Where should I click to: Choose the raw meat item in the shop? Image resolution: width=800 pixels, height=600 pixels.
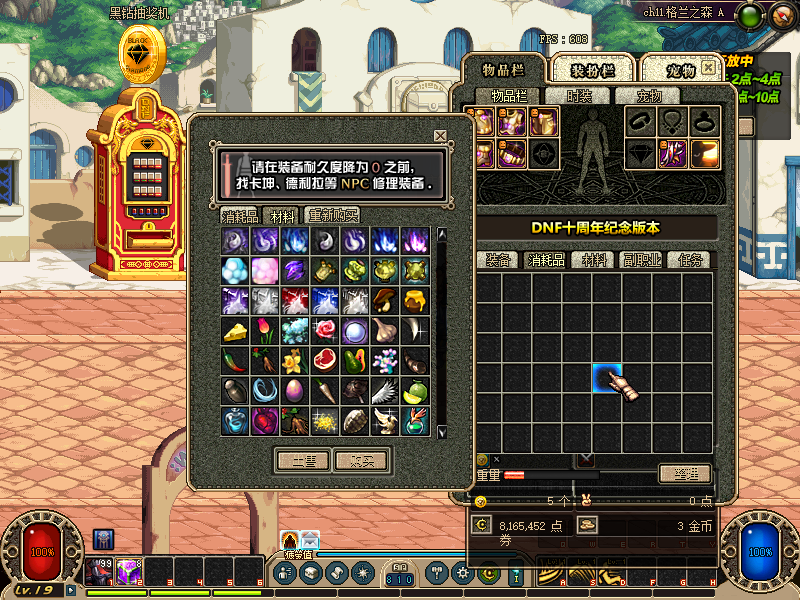click(x=325, y=360)
